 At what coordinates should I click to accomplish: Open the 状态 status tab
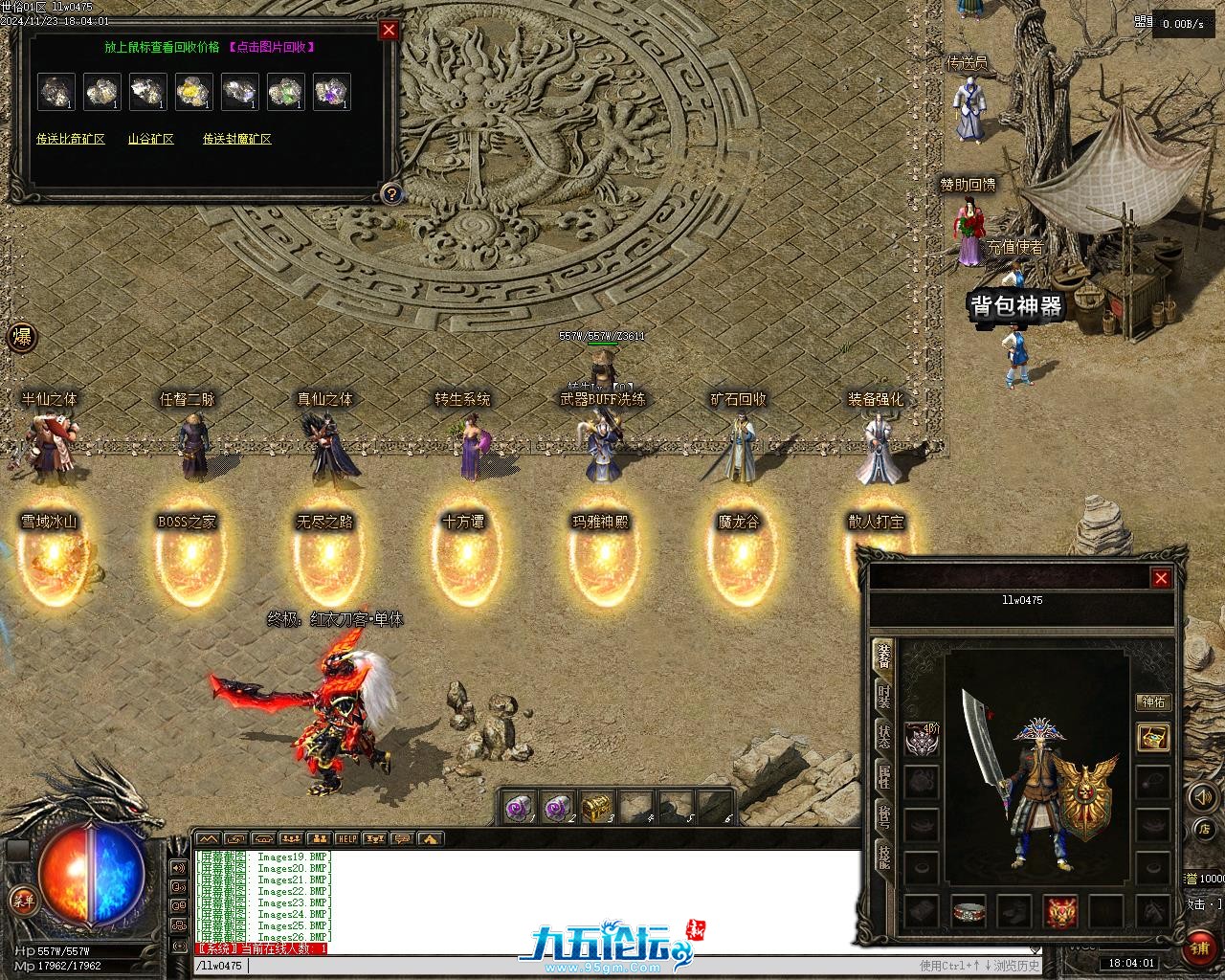coord(884,737)
